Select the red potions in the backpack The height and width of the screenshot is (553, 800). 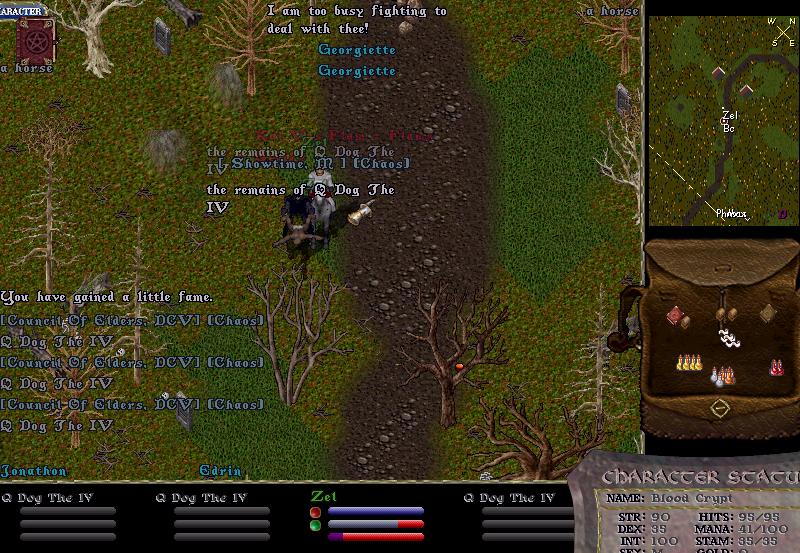(775, 368)
